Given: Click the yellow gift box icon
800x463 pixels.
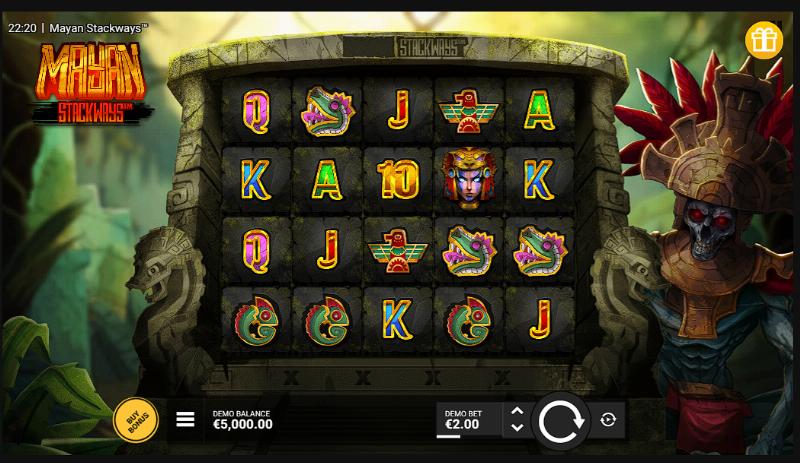Looking at the screenshot, I should point(765,40).
